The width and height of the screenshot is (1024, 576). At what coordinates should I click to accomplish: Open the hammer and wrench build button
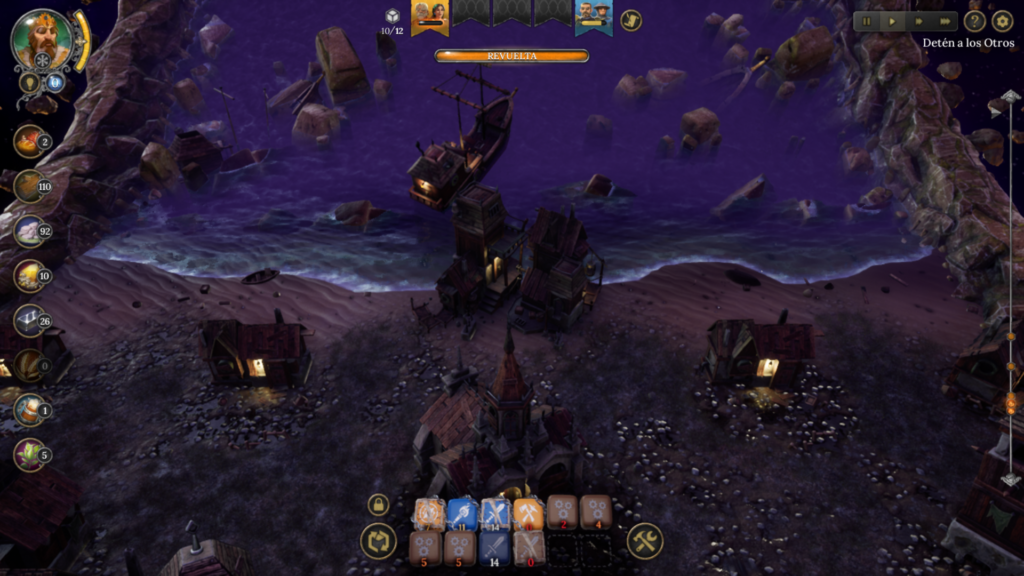645,542
